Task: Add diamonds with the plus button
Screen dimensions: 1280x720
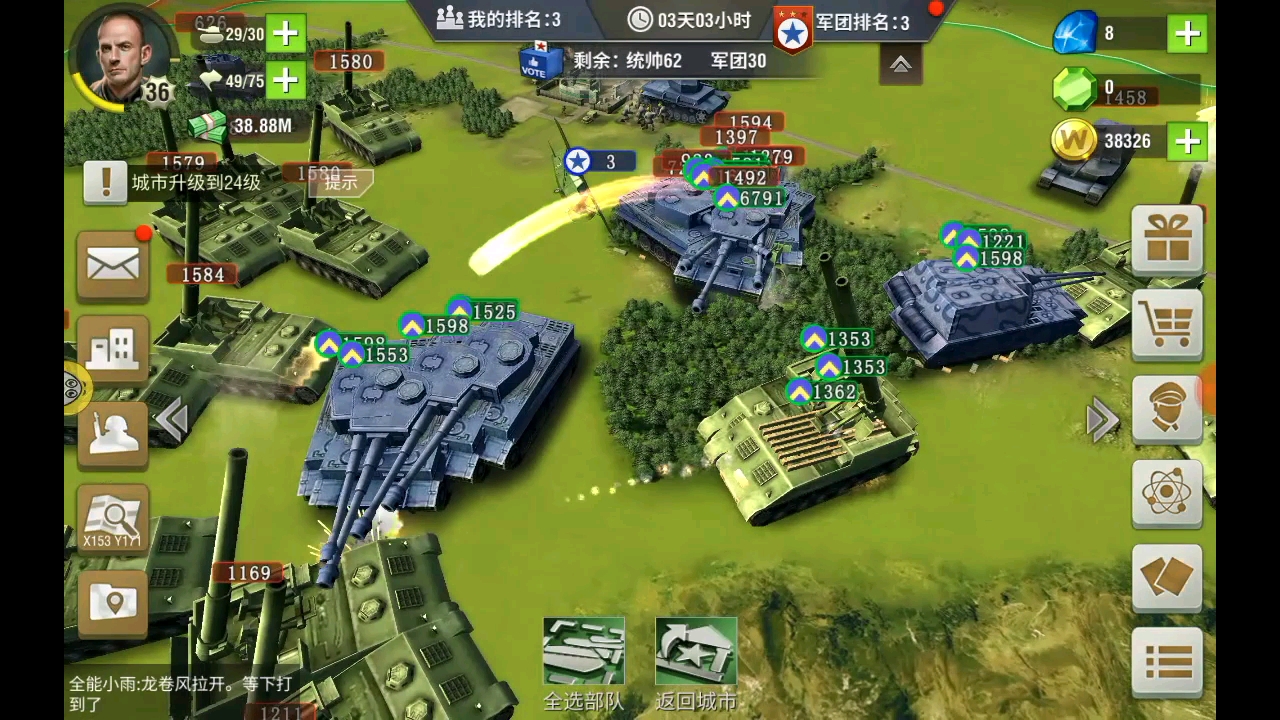Action: [1186, 33]
